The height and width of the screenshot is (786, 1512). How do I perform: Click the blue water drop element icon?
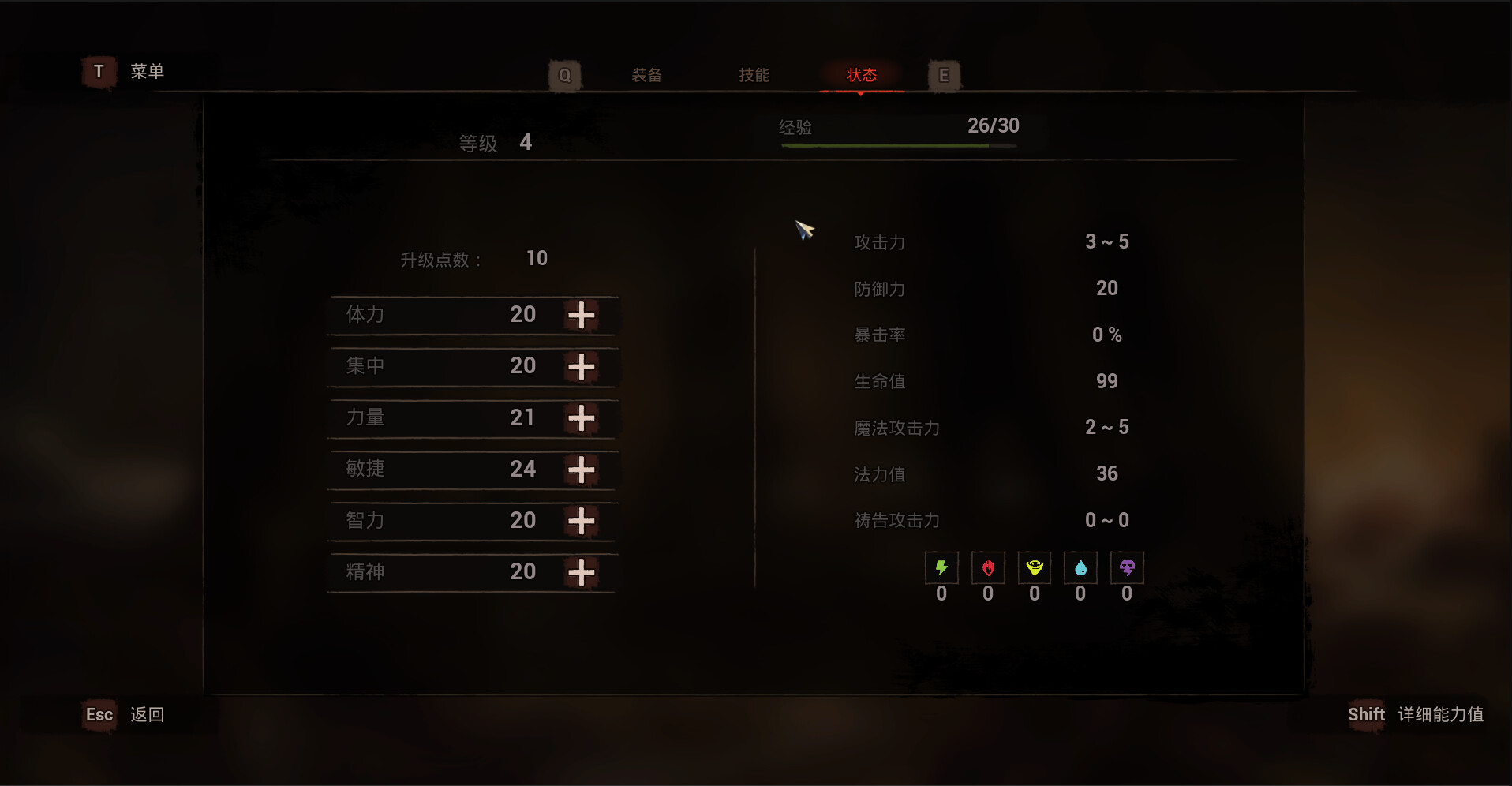(x=1081, y=567)
